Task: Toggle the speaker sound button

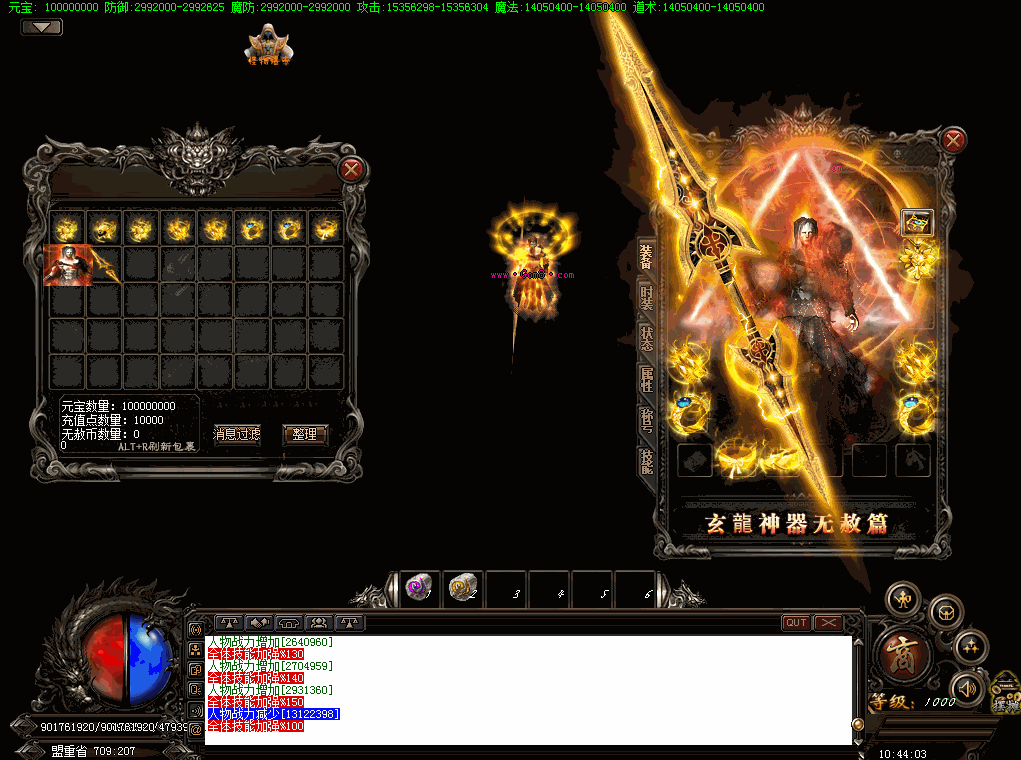Action: point(967,688)
